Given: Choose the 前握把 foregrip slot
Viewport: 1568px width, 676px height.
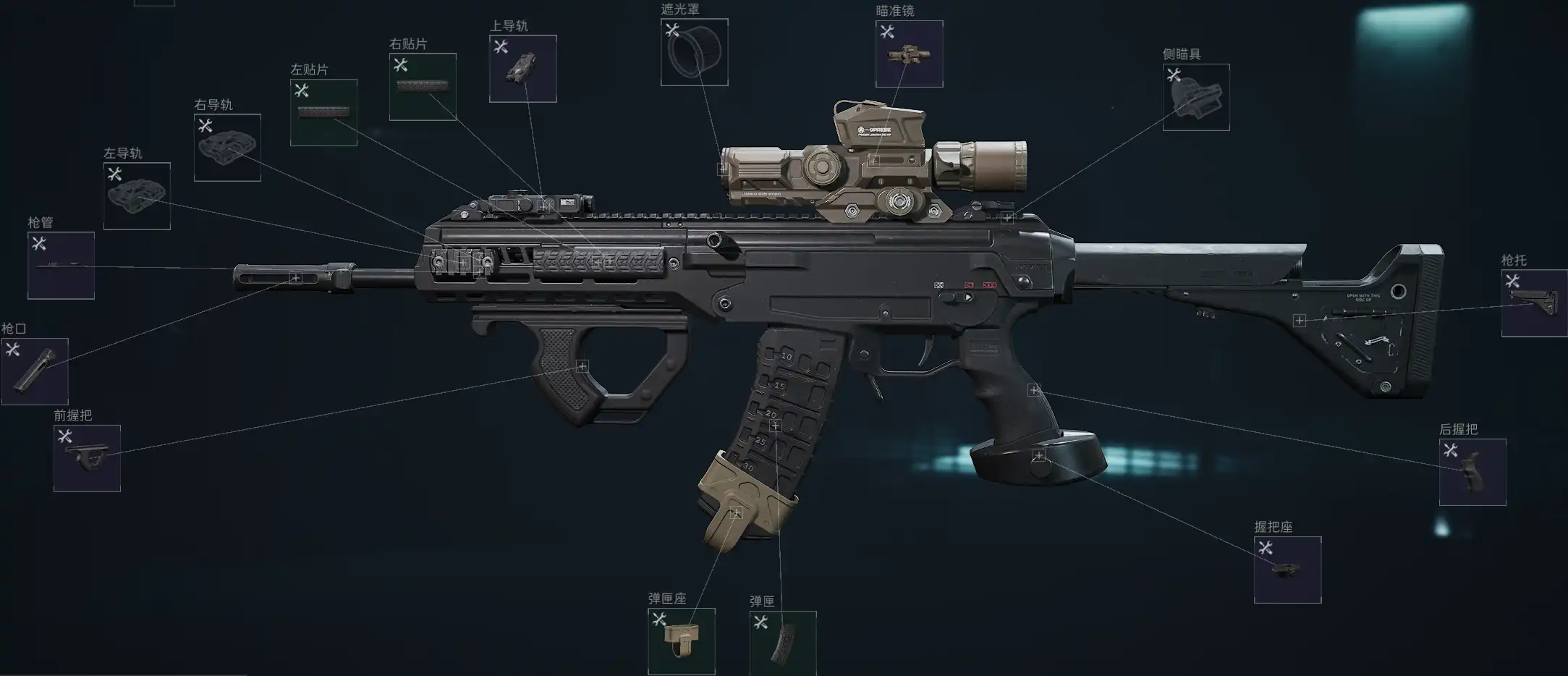Looking at the screenshot, I should pyautogui.click(x=87, y=458).
